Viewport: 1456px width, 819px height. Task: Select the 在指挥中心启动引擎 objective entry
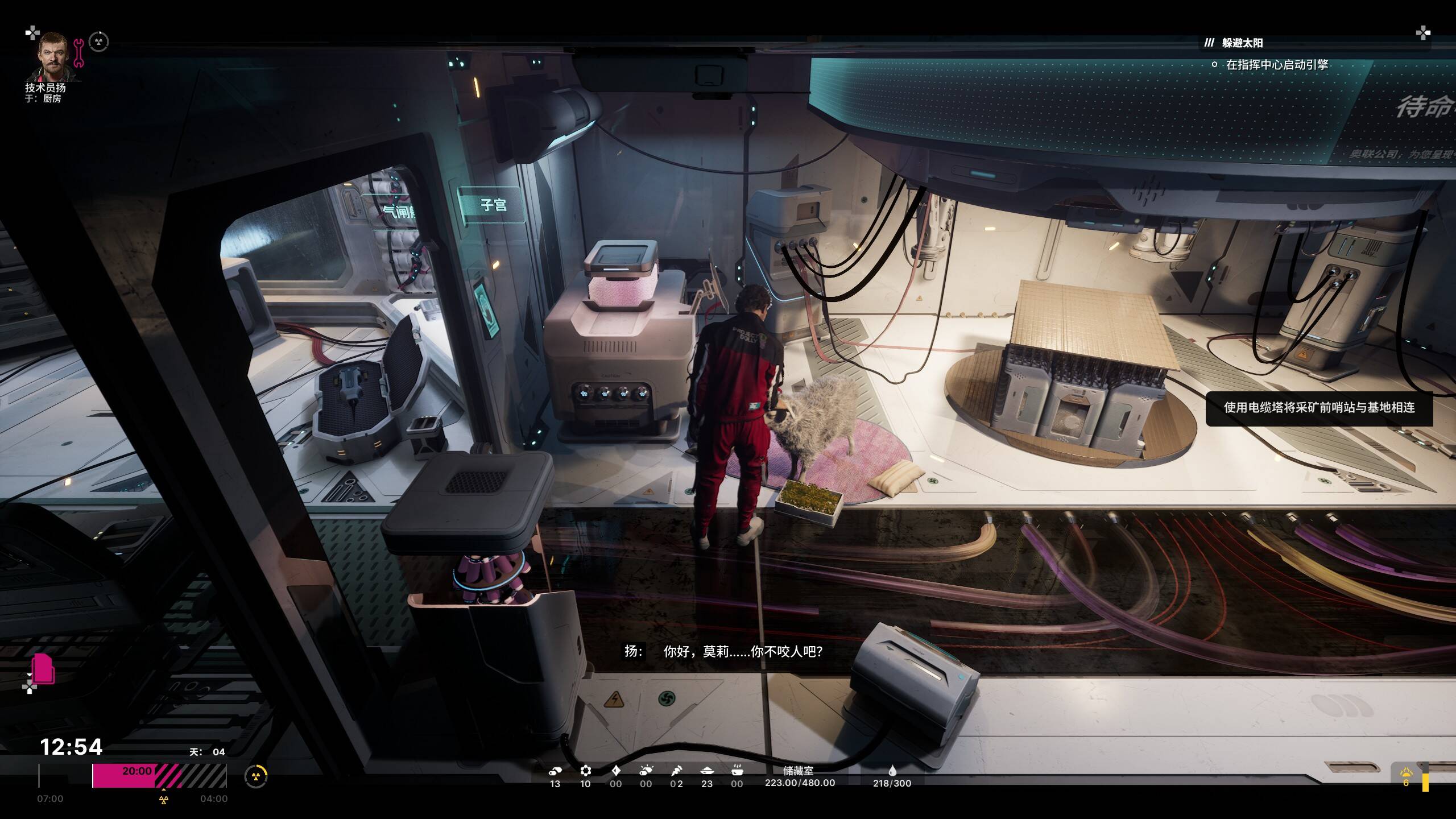[1276, 65]
